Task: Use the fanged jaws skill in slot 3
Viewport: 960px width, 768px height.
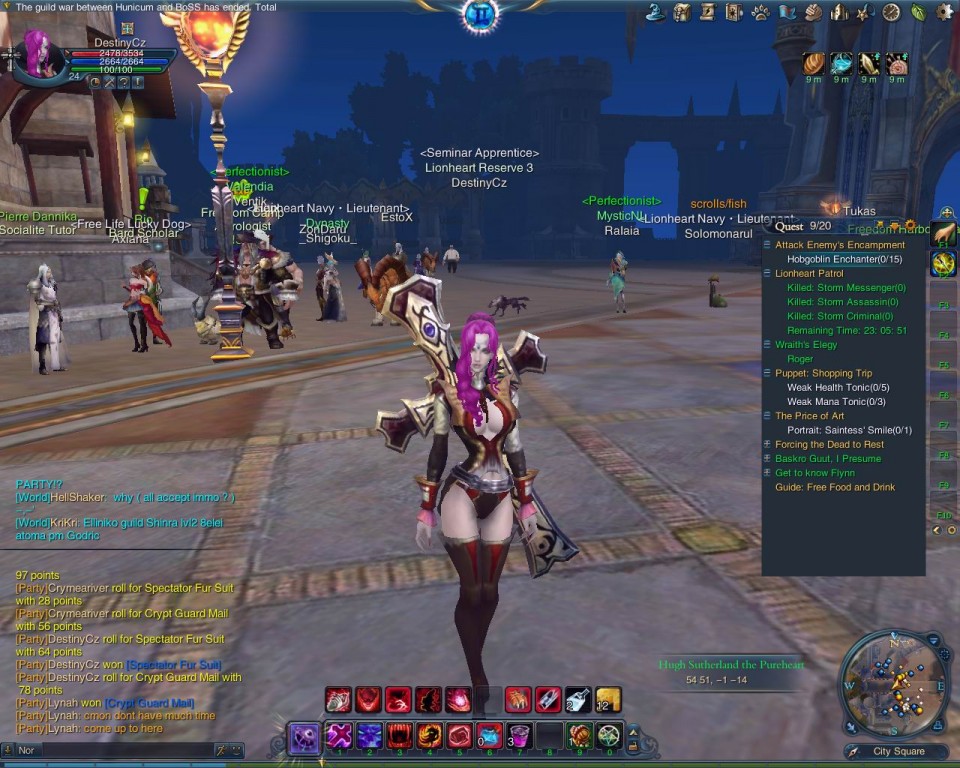Action: point(400,736)
